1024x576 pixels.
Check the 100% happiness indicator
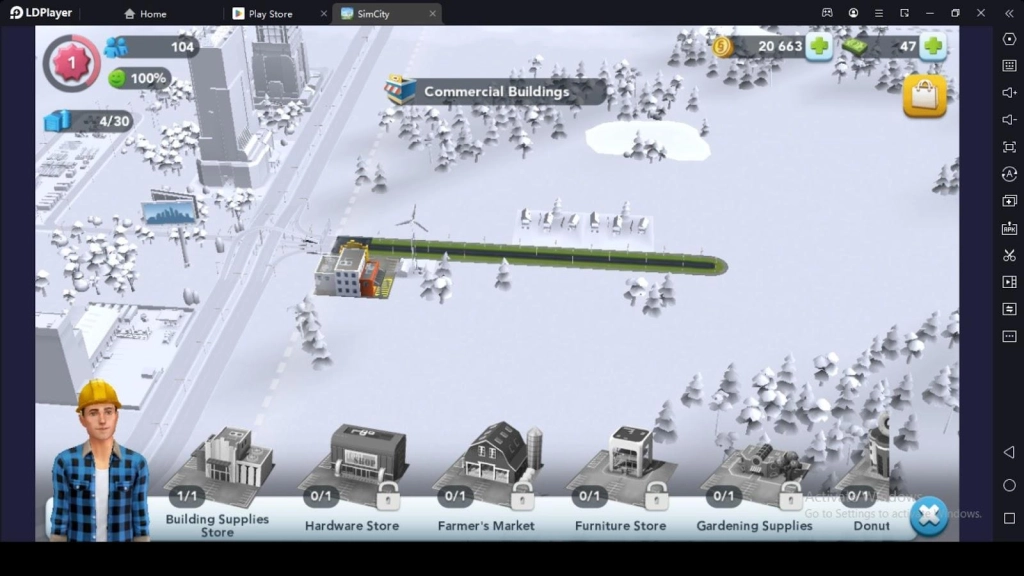tap(138, 78)
